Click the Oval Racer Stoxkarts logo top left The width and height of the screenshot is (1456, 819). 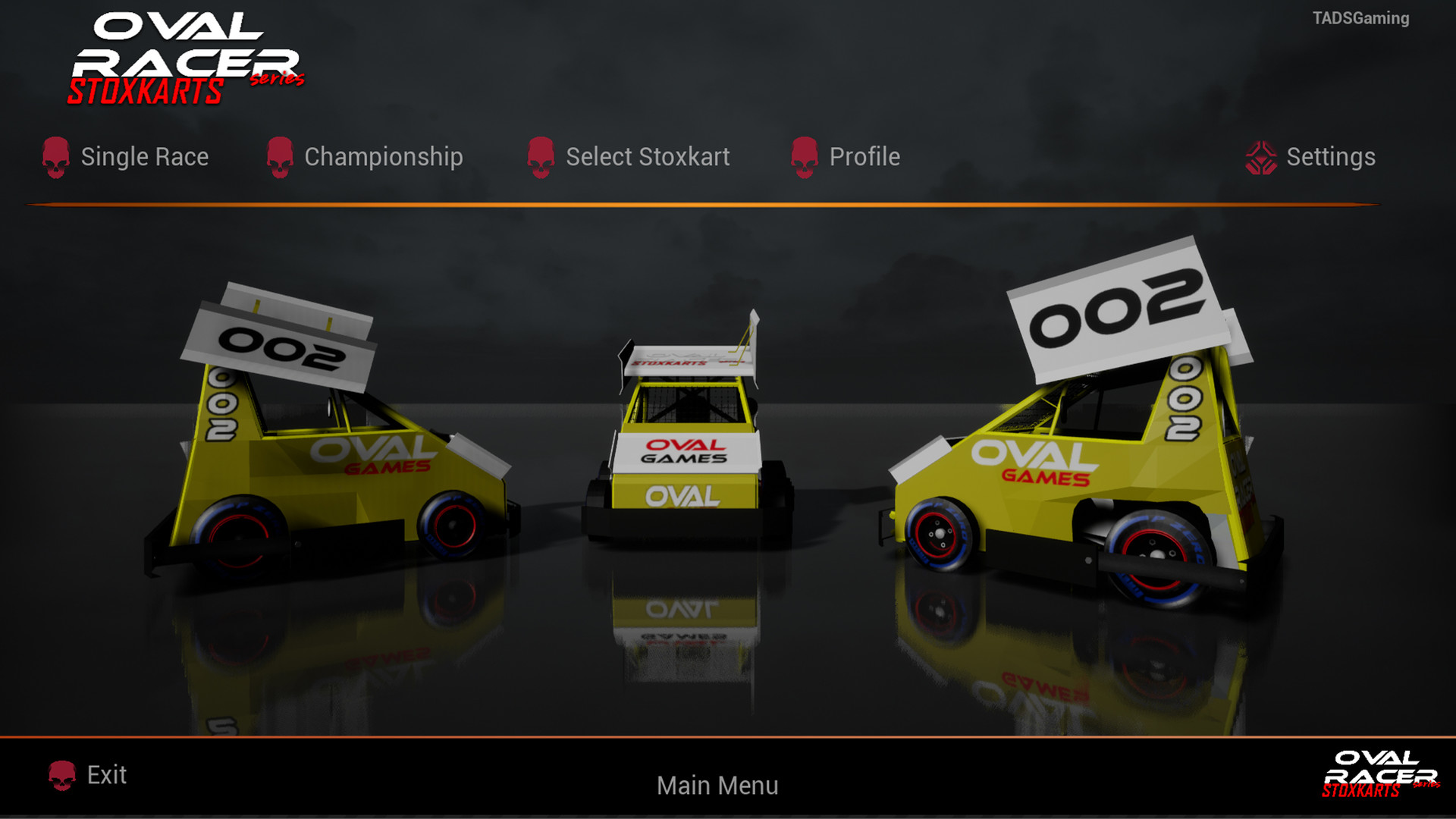click(x=190, y=57)
